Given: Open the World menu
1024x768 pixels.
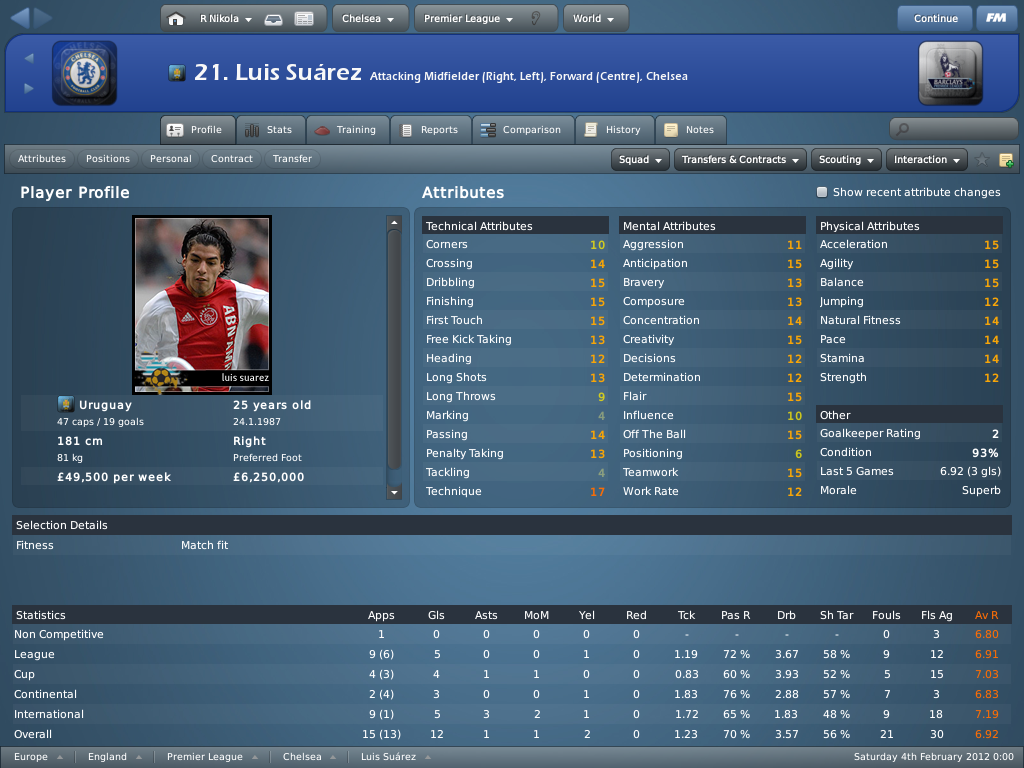Looking at the screenshot, I should 595,18.
